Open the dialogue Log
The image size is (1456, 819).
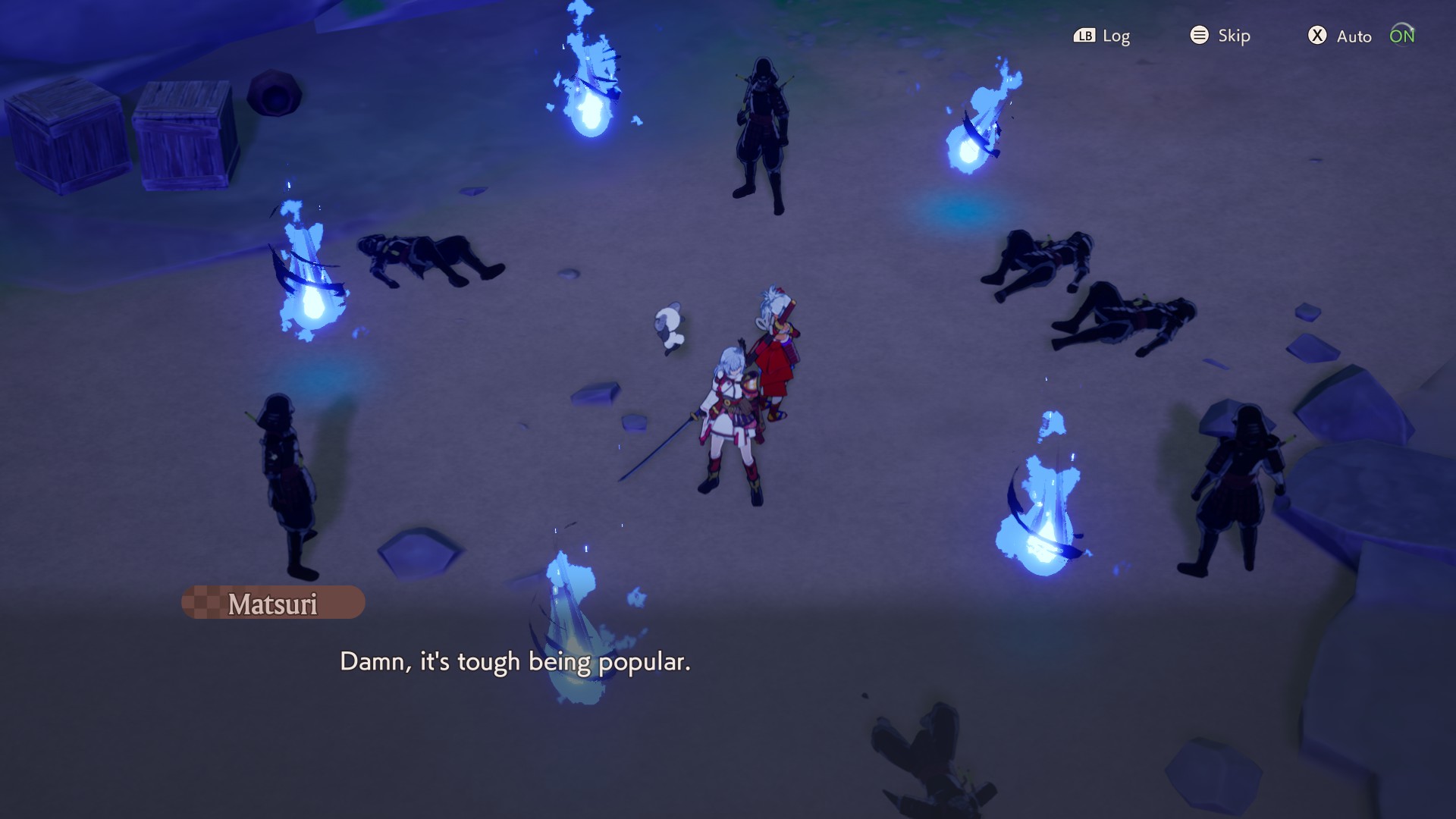1102,36
